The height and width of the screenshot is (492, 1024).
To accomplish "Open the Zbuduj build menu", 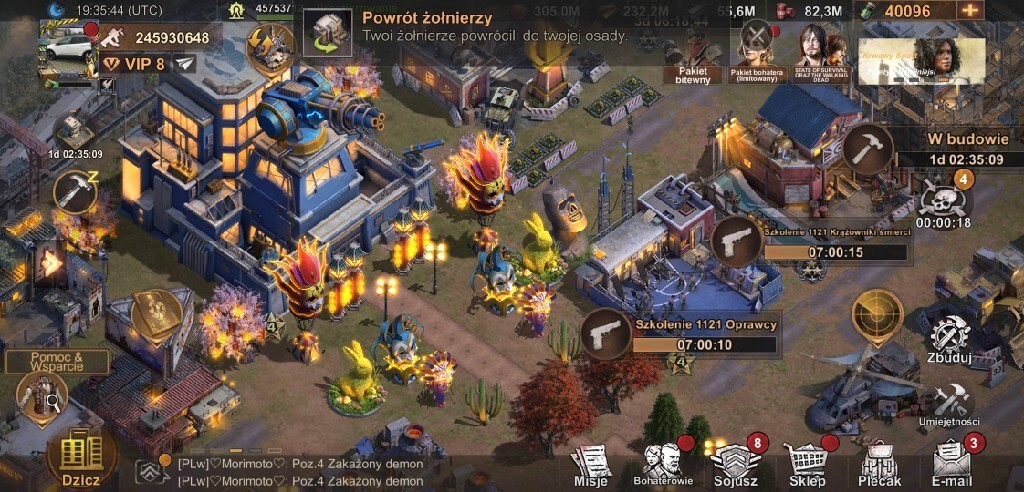I will (x=951, y=340).
